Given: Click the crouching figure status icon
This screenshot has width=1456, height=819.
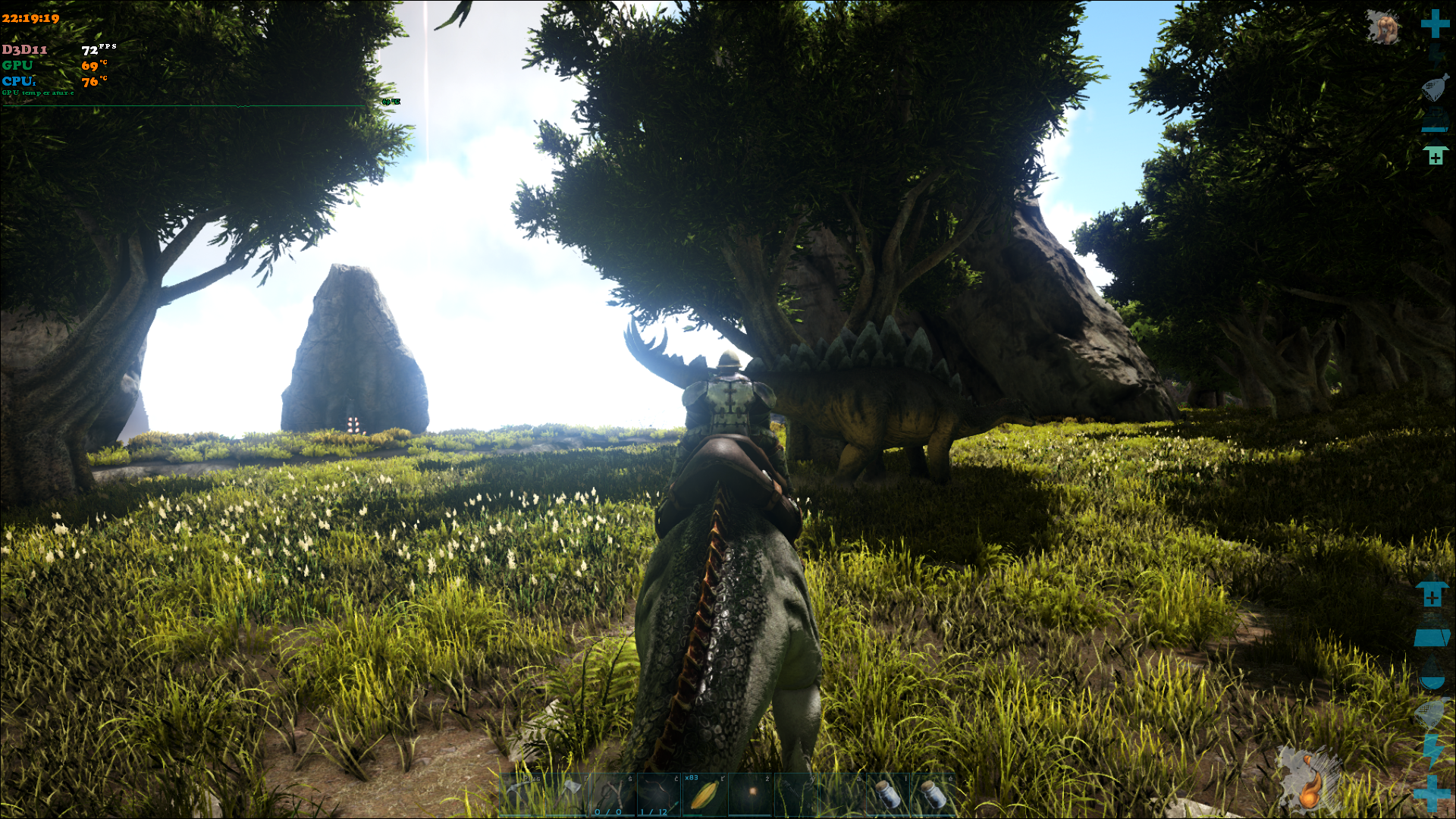Looking at the screenshot, I should [1383, 27].
